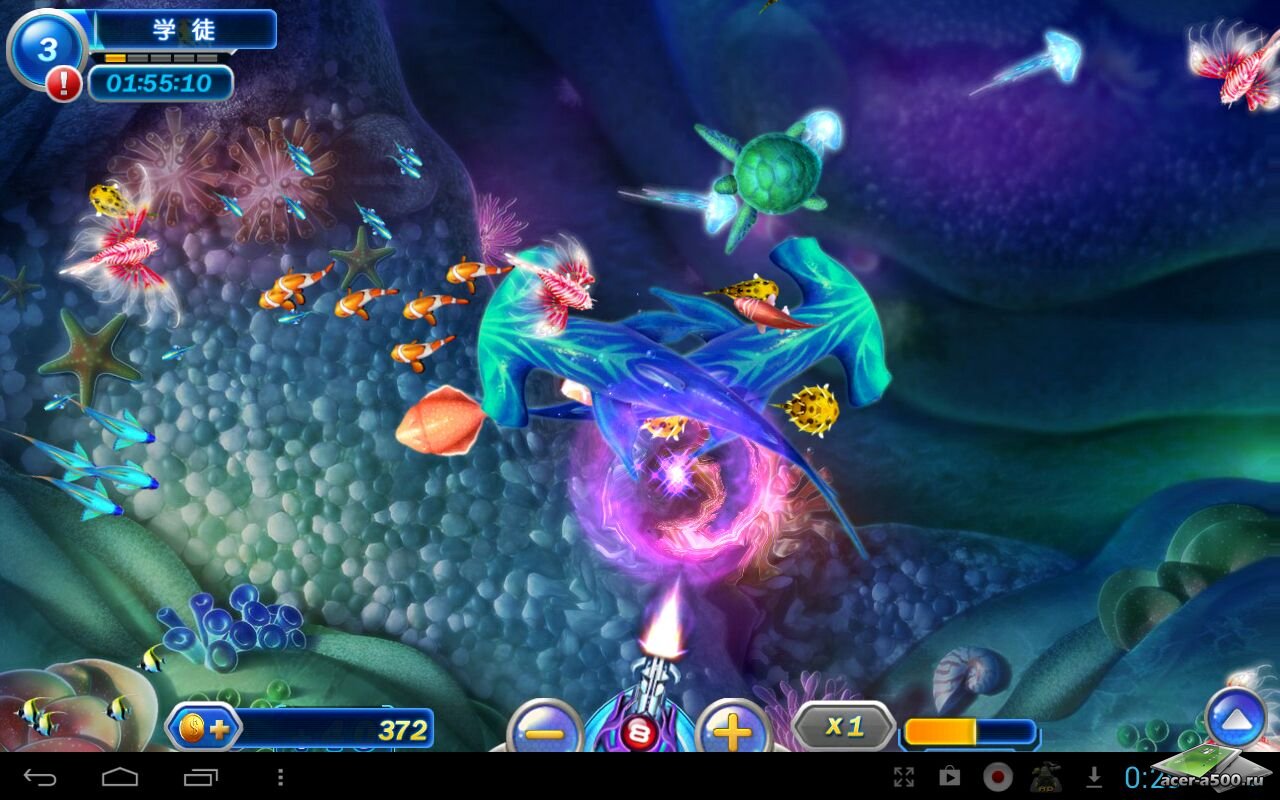The height and width of the screenshot is (800, 1280).
Task: Tap the red exclamation alert badge
Action: click(x=64, y=84)
